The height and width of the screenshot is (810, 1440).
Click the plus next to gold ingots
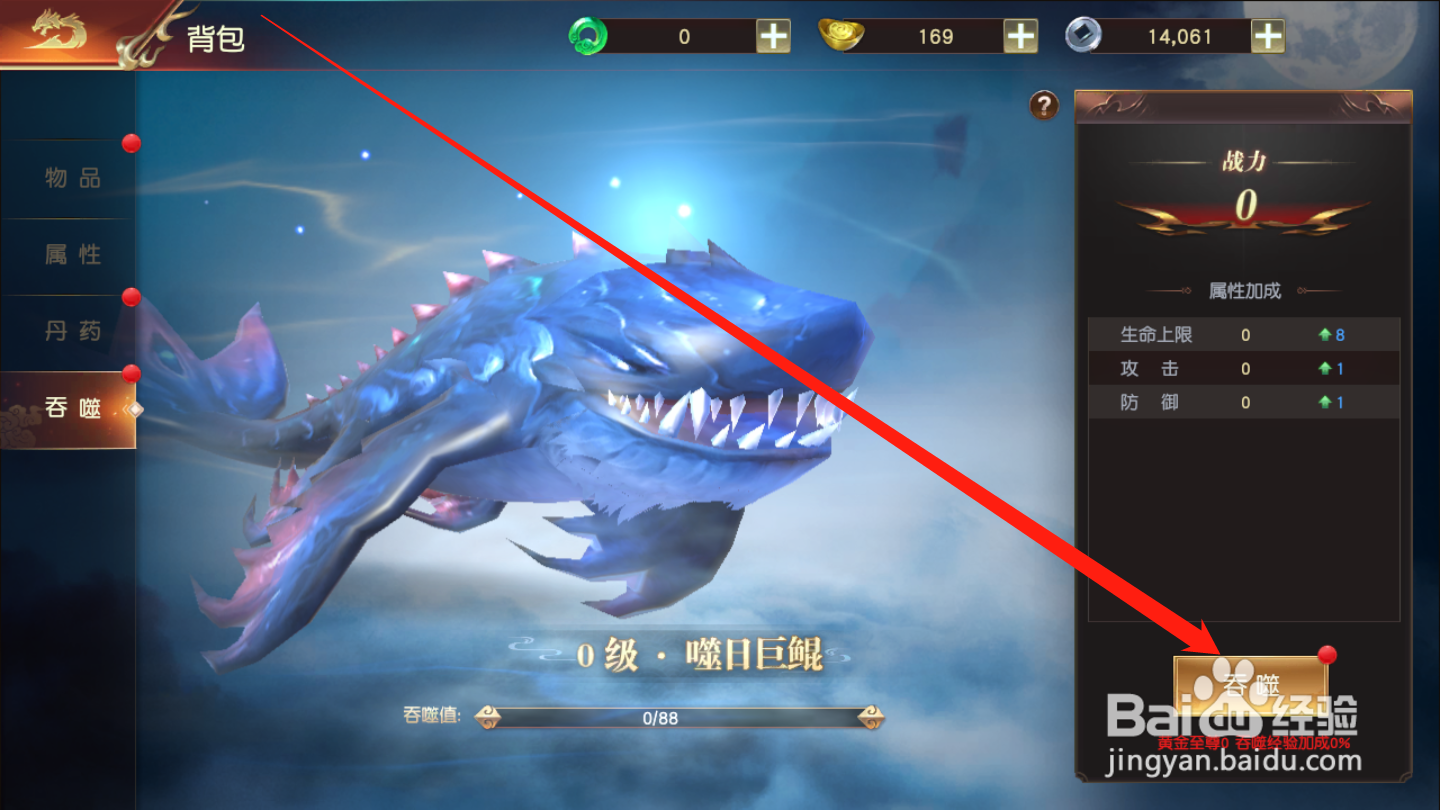1018,35
